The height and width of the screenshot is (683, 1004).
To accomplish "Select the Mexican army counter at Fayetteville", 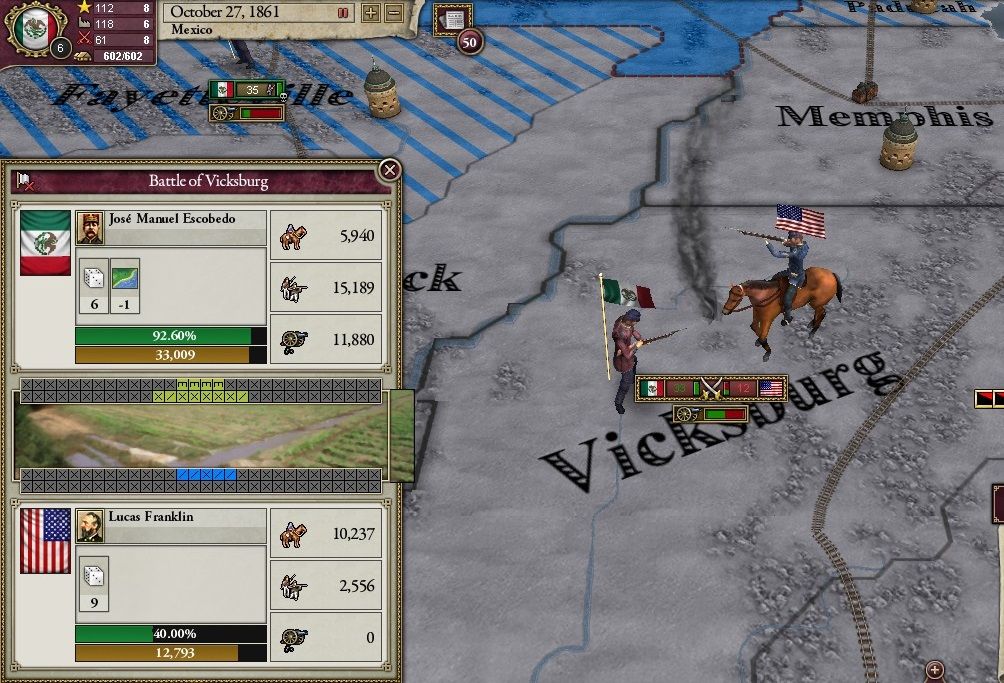I will point(246,90).
